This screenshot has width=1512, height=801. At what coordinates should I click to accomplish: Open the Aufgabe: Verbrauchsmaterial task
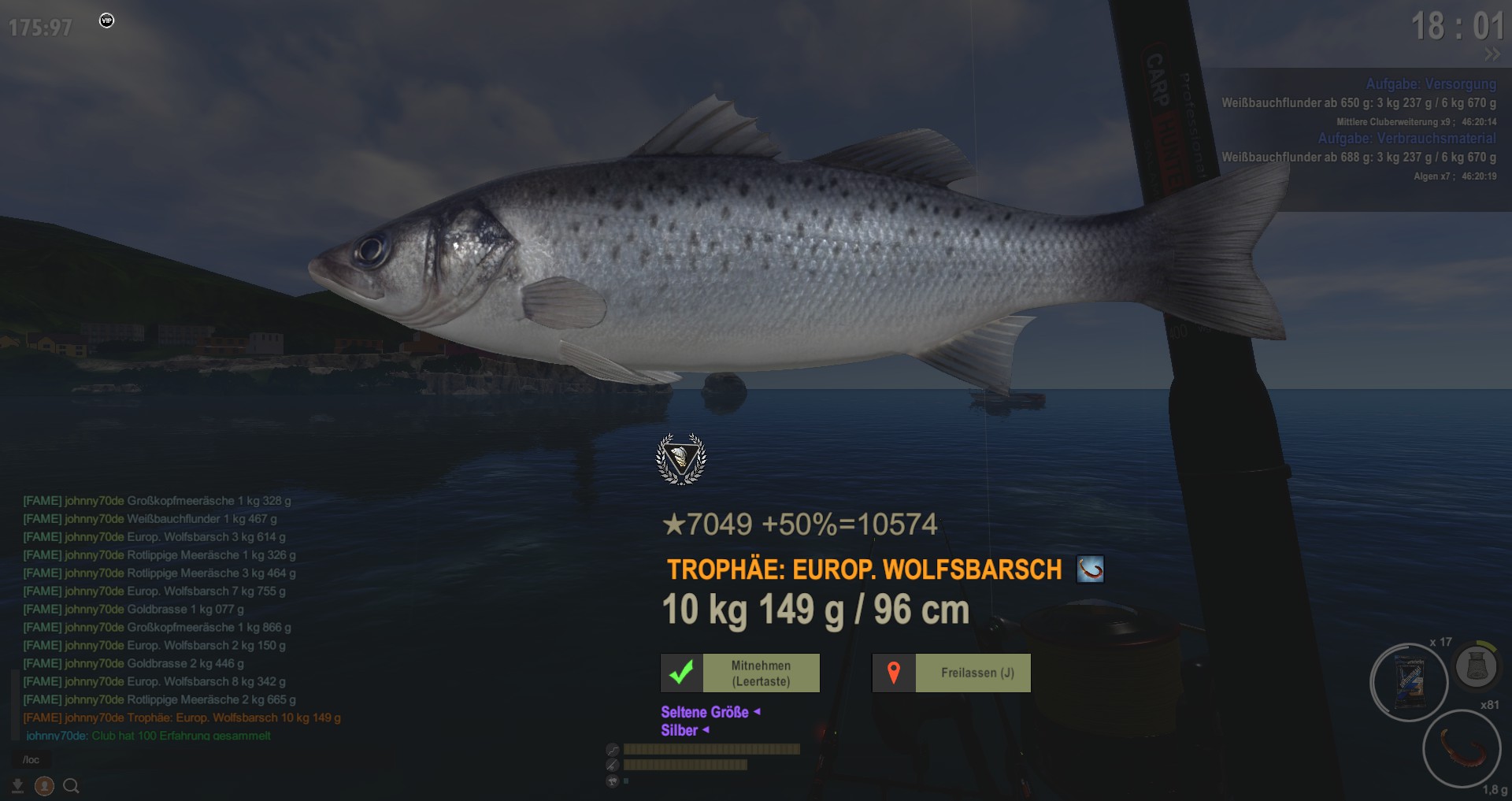[1406, 139]
